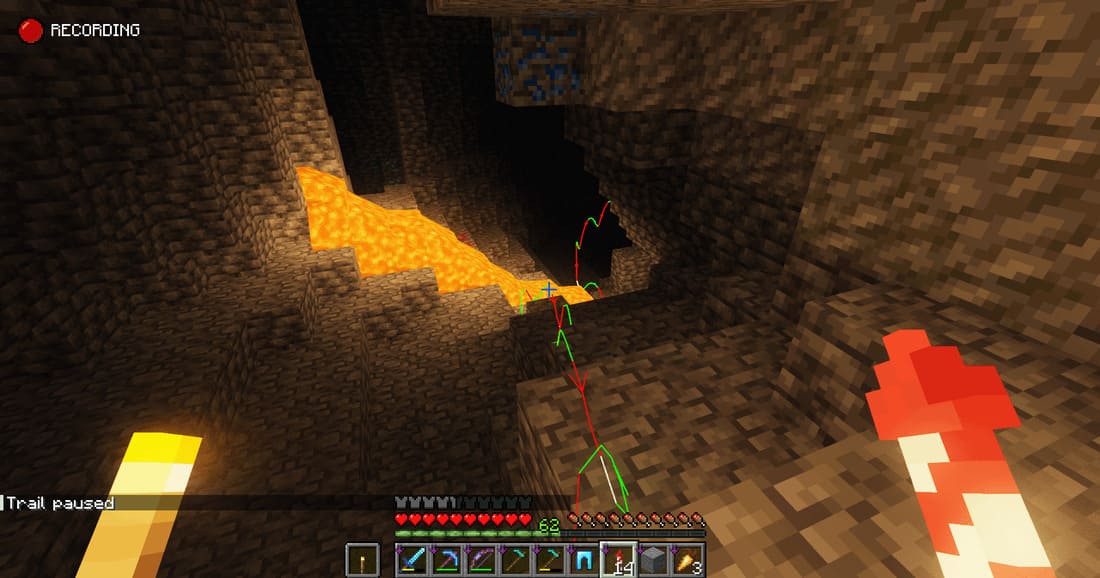Select the diamond leggings hotbar slot
The image size is (1100, 578).
pos(585,559)
